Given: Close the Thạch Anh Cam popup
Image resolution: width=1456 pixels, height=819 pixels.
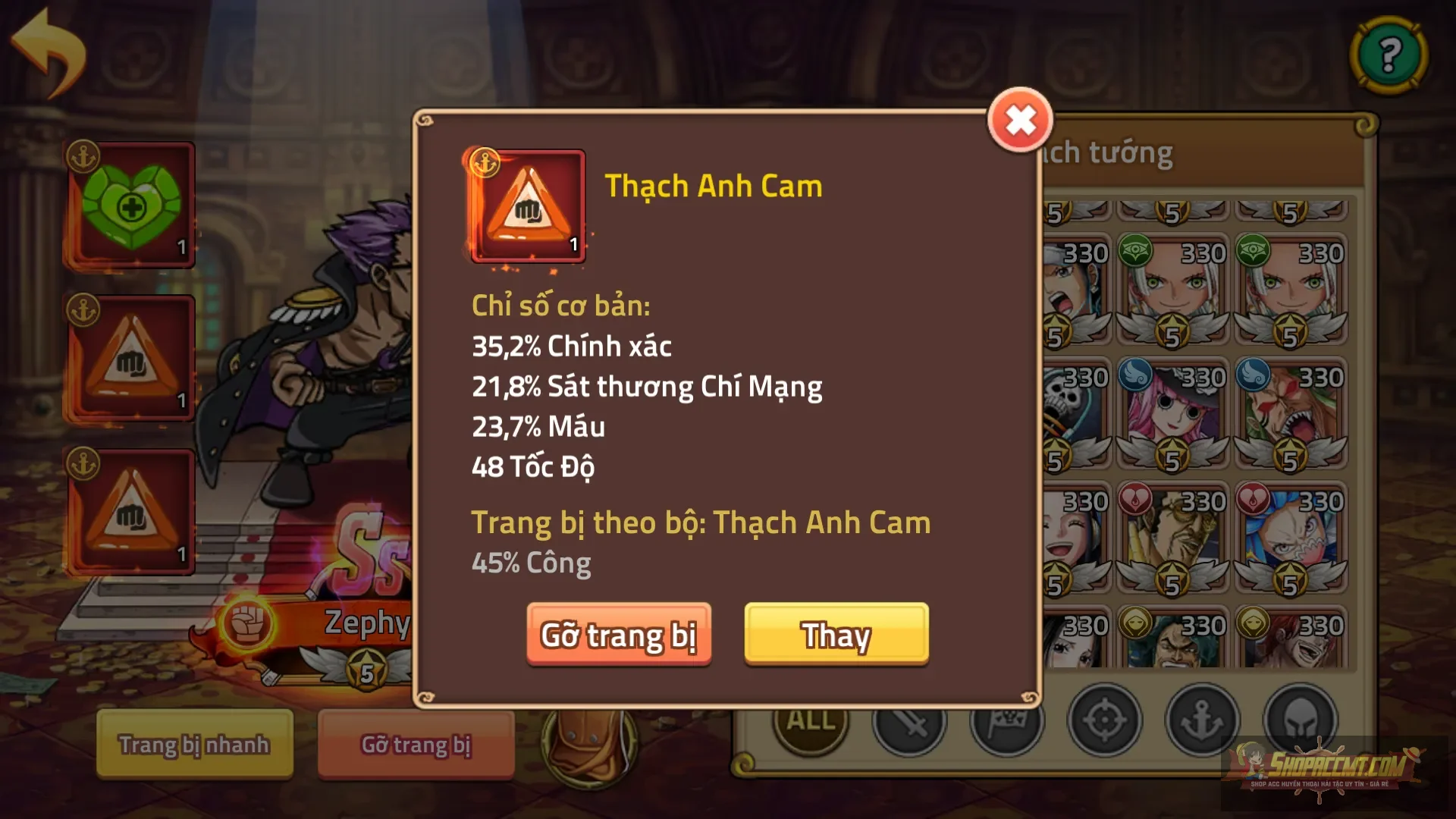Looking at the screenshot, I should 1020,118.
